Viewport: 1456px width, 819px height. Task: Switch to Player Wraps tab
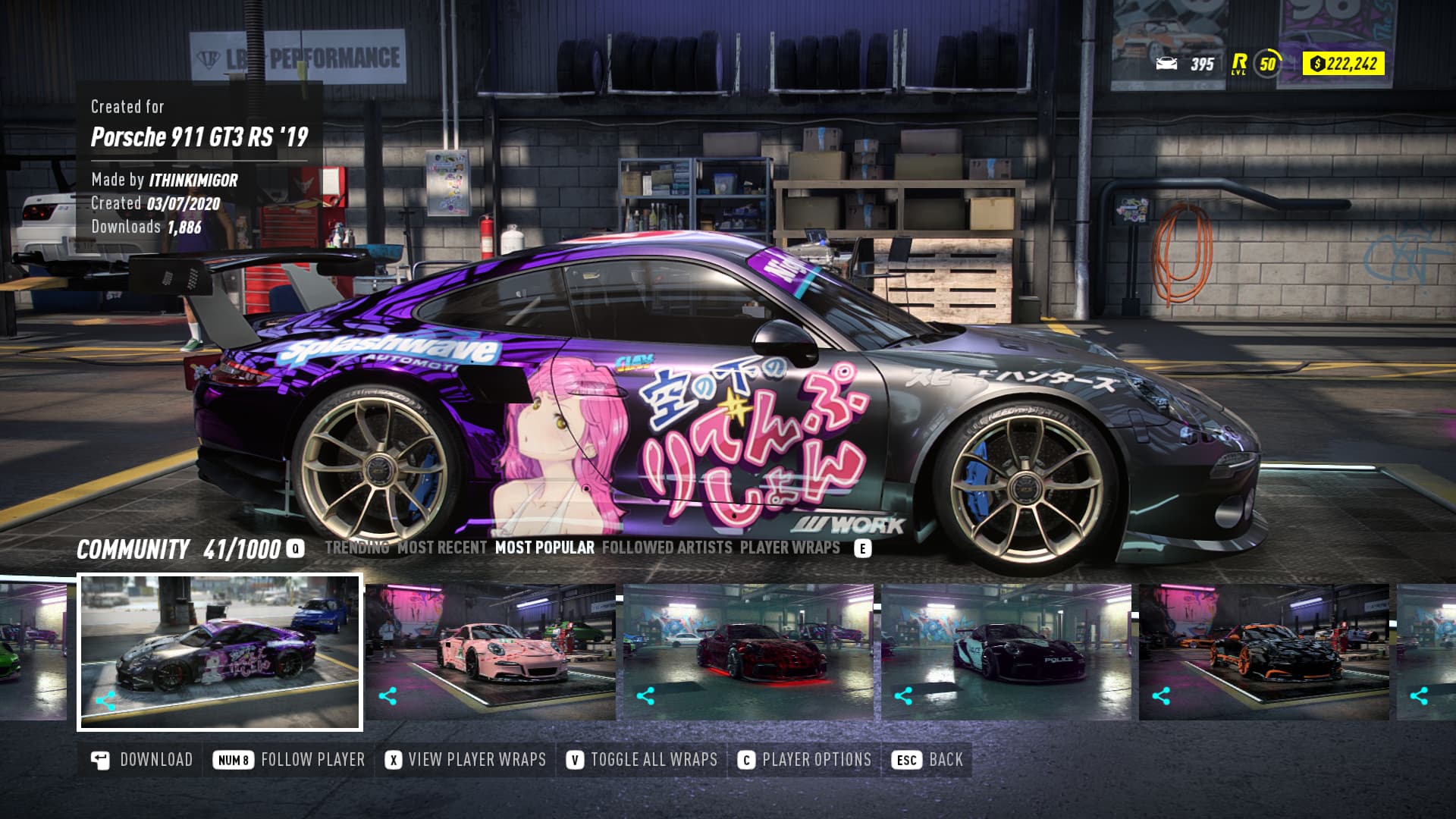click(789, 548)
